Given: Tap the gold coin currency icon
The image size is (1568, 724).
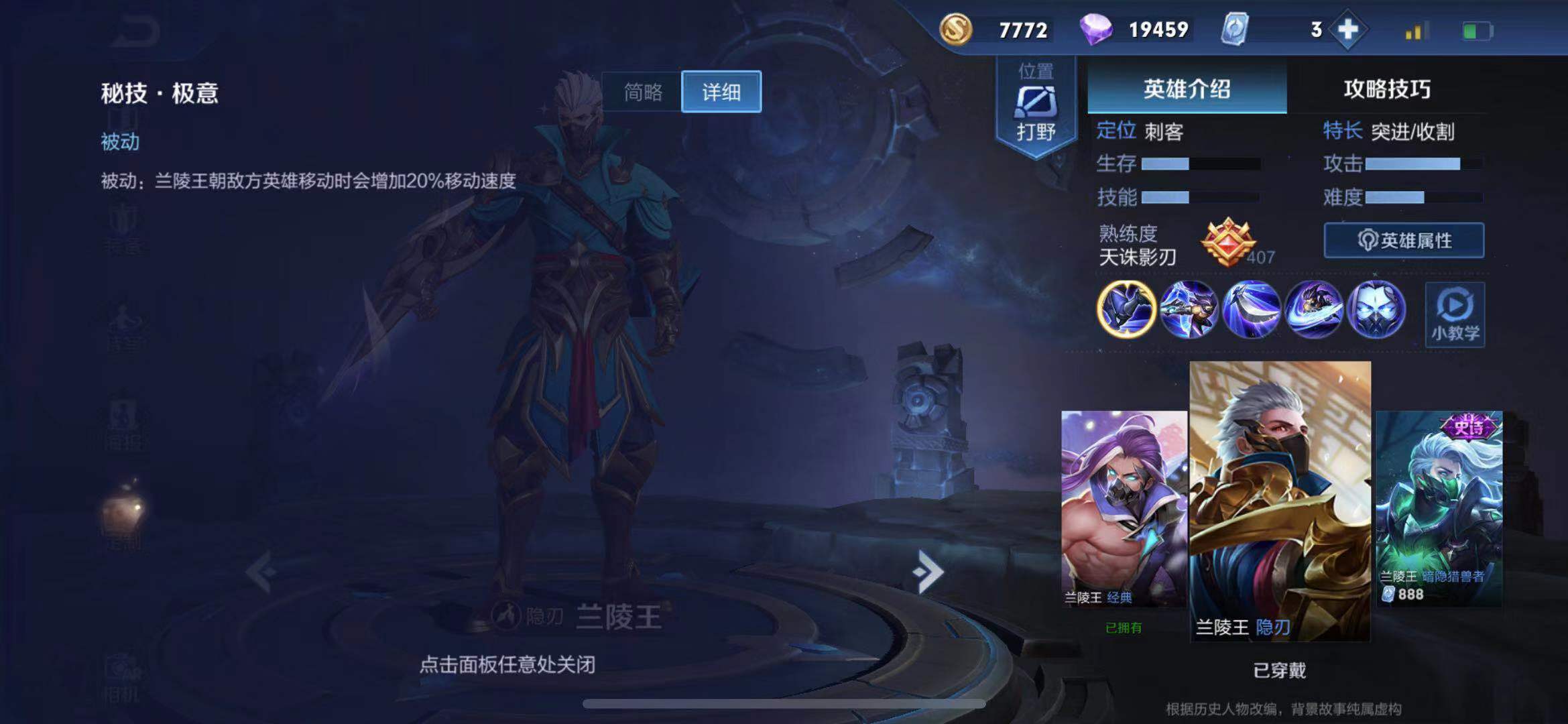Looking at the screenshot, I should (x=956, y=29).
